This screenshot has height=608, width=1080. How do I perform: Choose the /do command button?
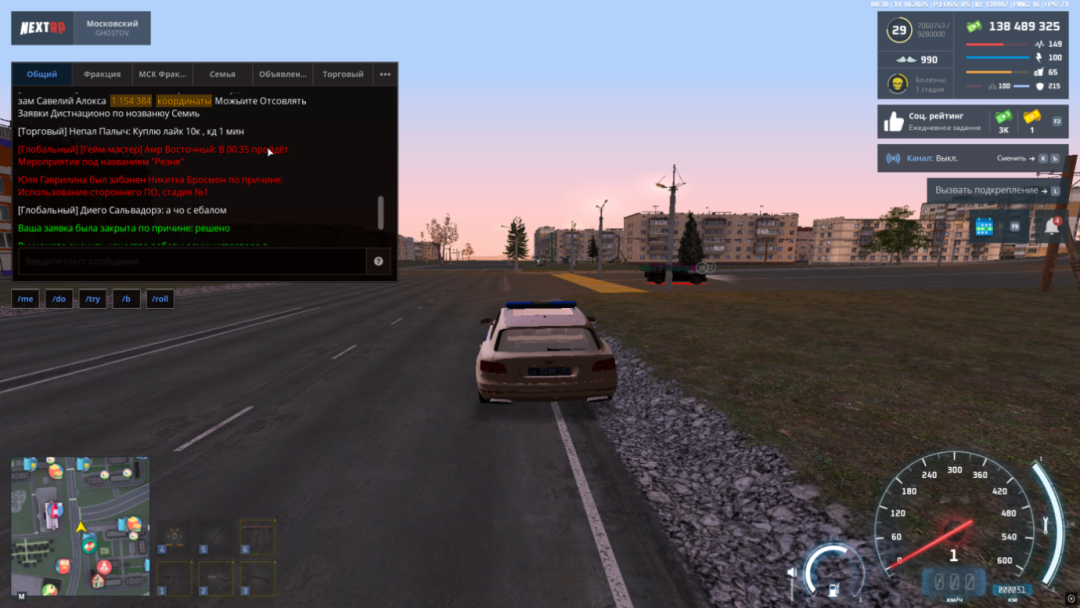(x=58, y=299)
